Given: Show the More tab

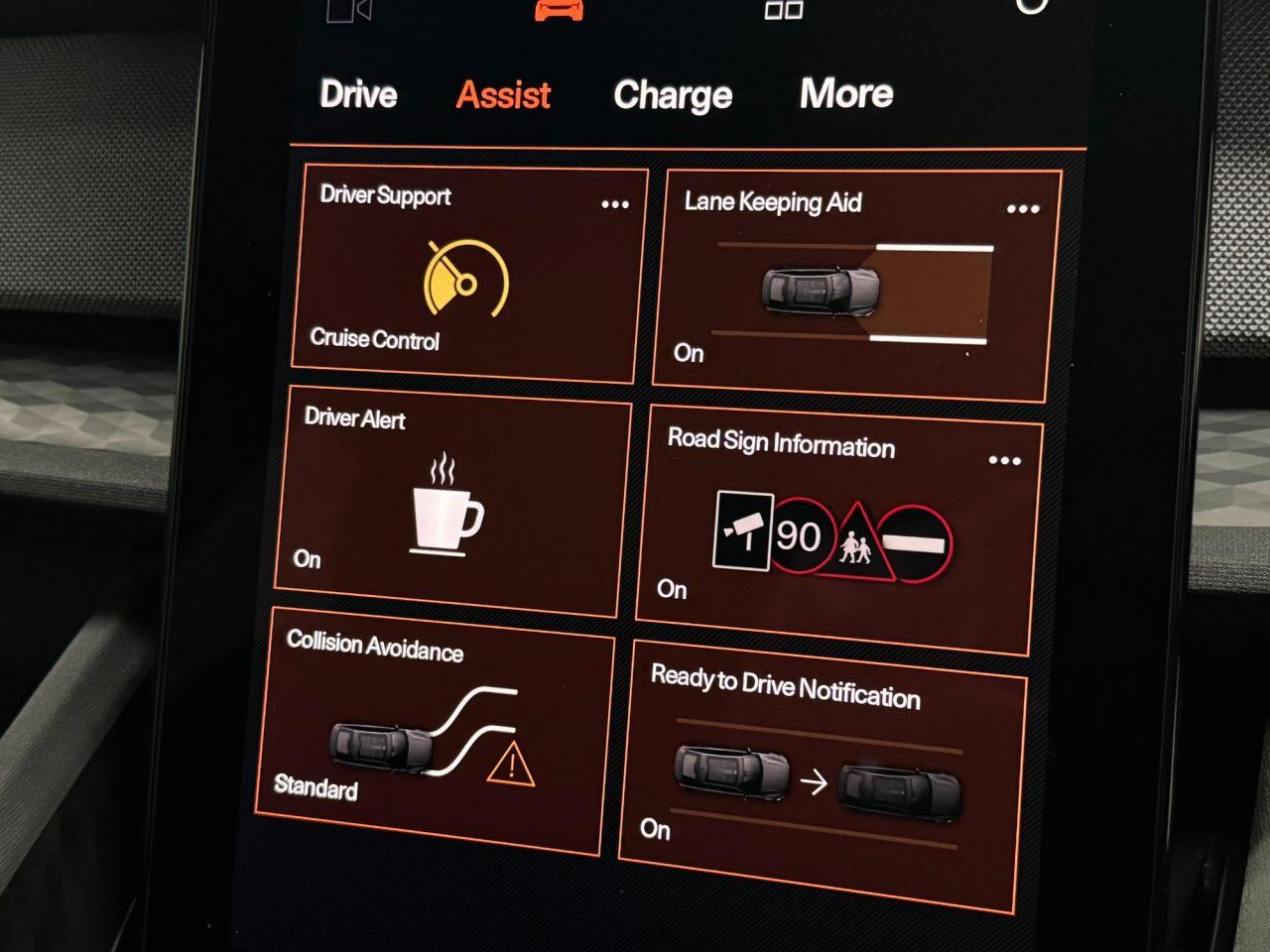Looking at the screenshot, I should (x=846, y=93).
